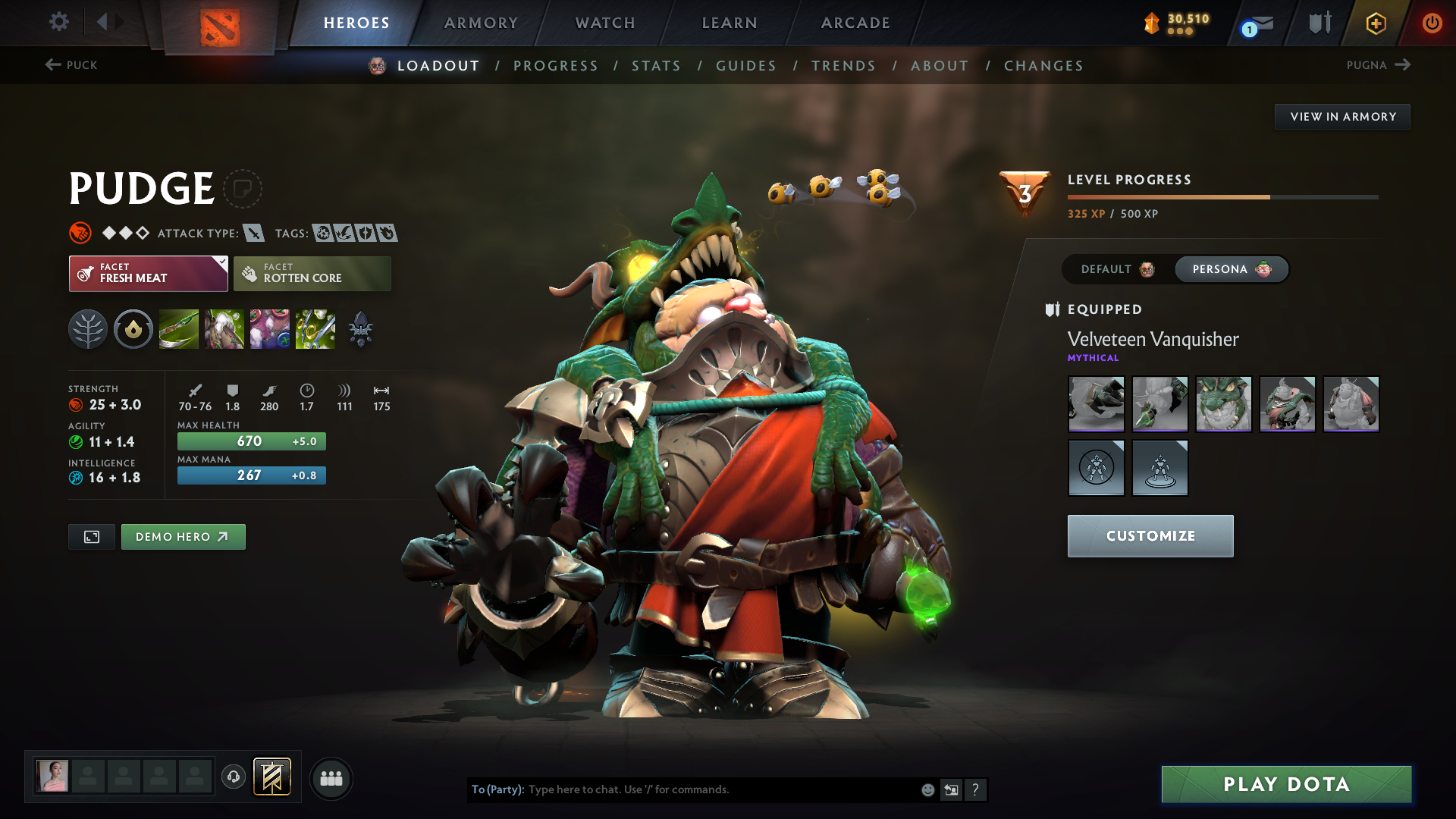Screen dimensions: 1456x819
Task: Click the Demo Hero button
Action: [x=183, y=536]
